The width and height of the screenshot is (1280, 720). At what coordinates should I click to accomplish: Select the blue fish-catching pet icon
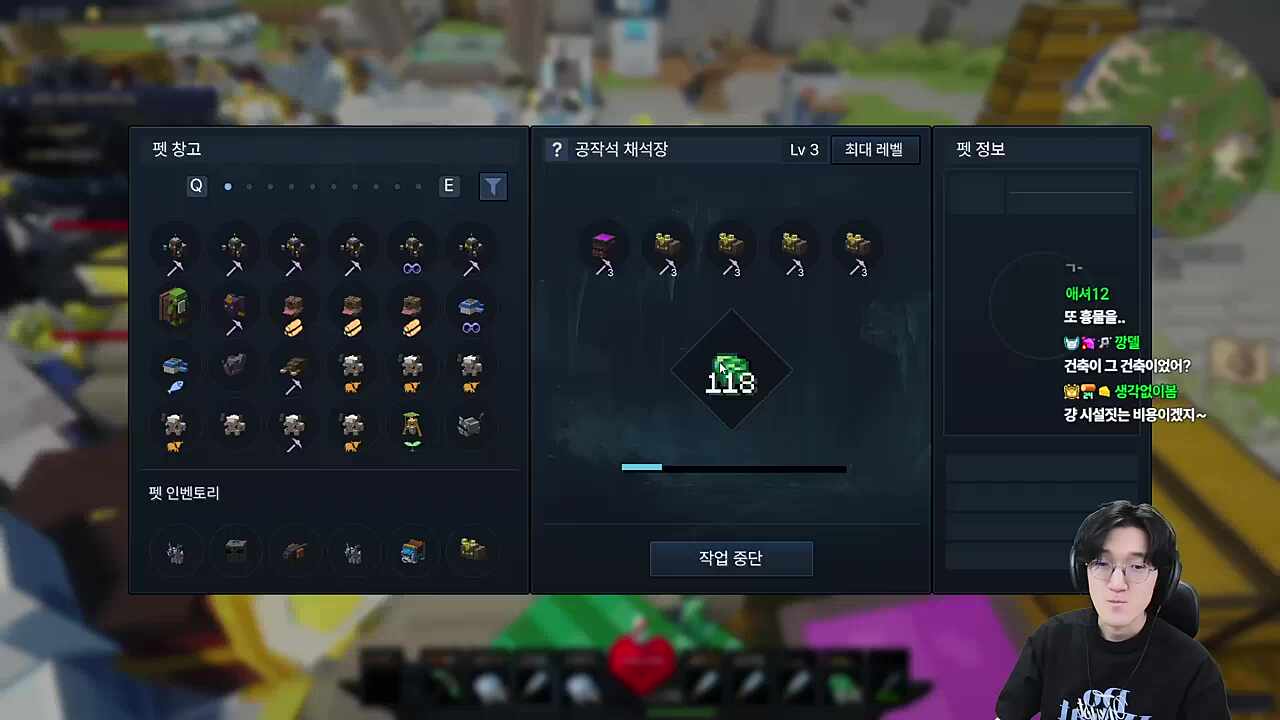tap(175, 368)
